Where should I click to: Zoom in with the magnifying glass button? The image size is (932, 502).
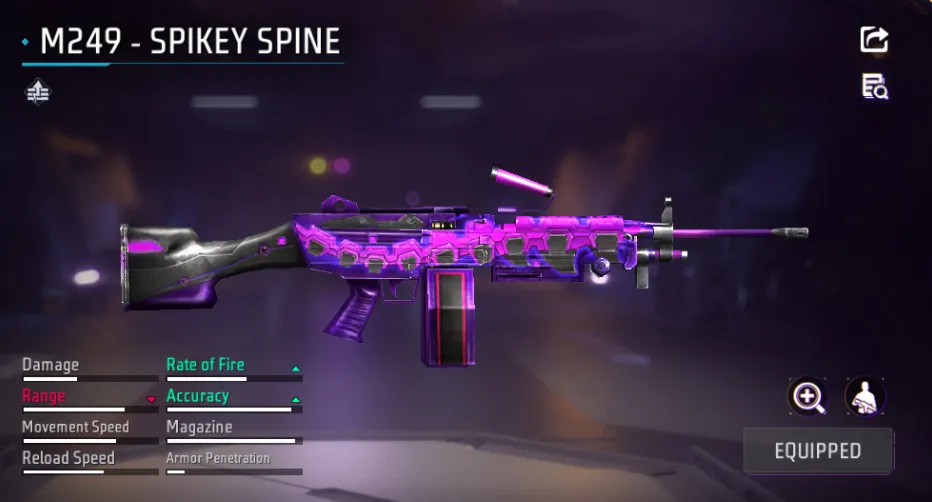[x=807, y=397]
